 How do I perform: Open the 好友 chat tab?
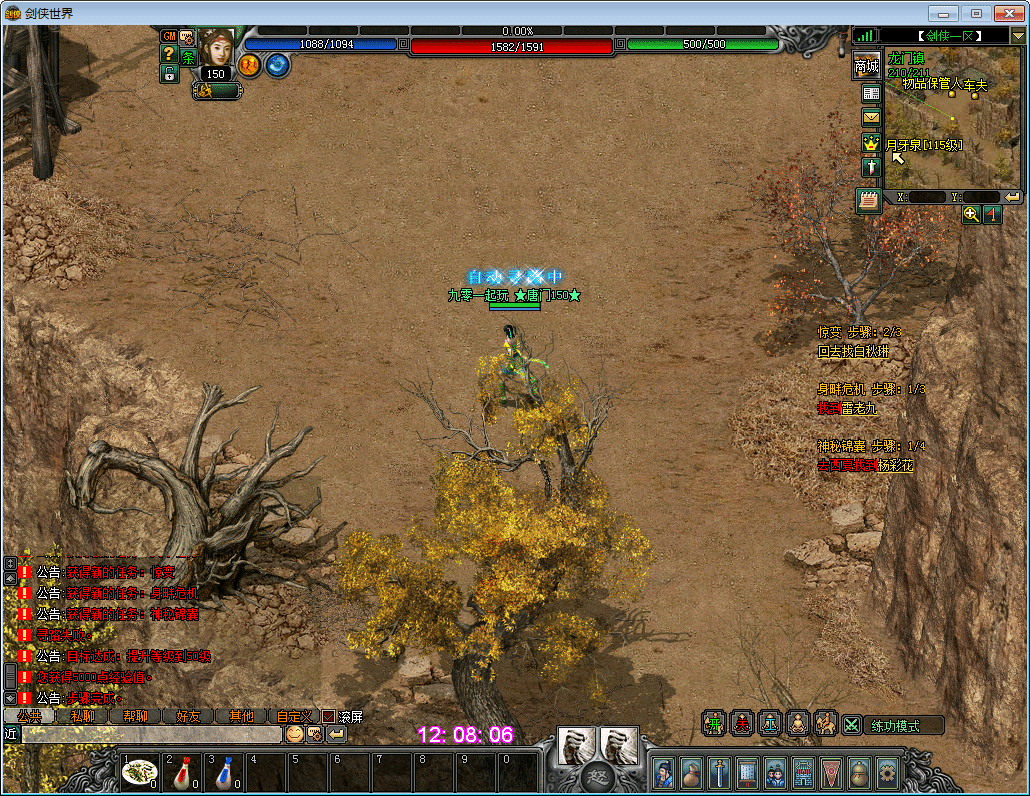[188, 716]
